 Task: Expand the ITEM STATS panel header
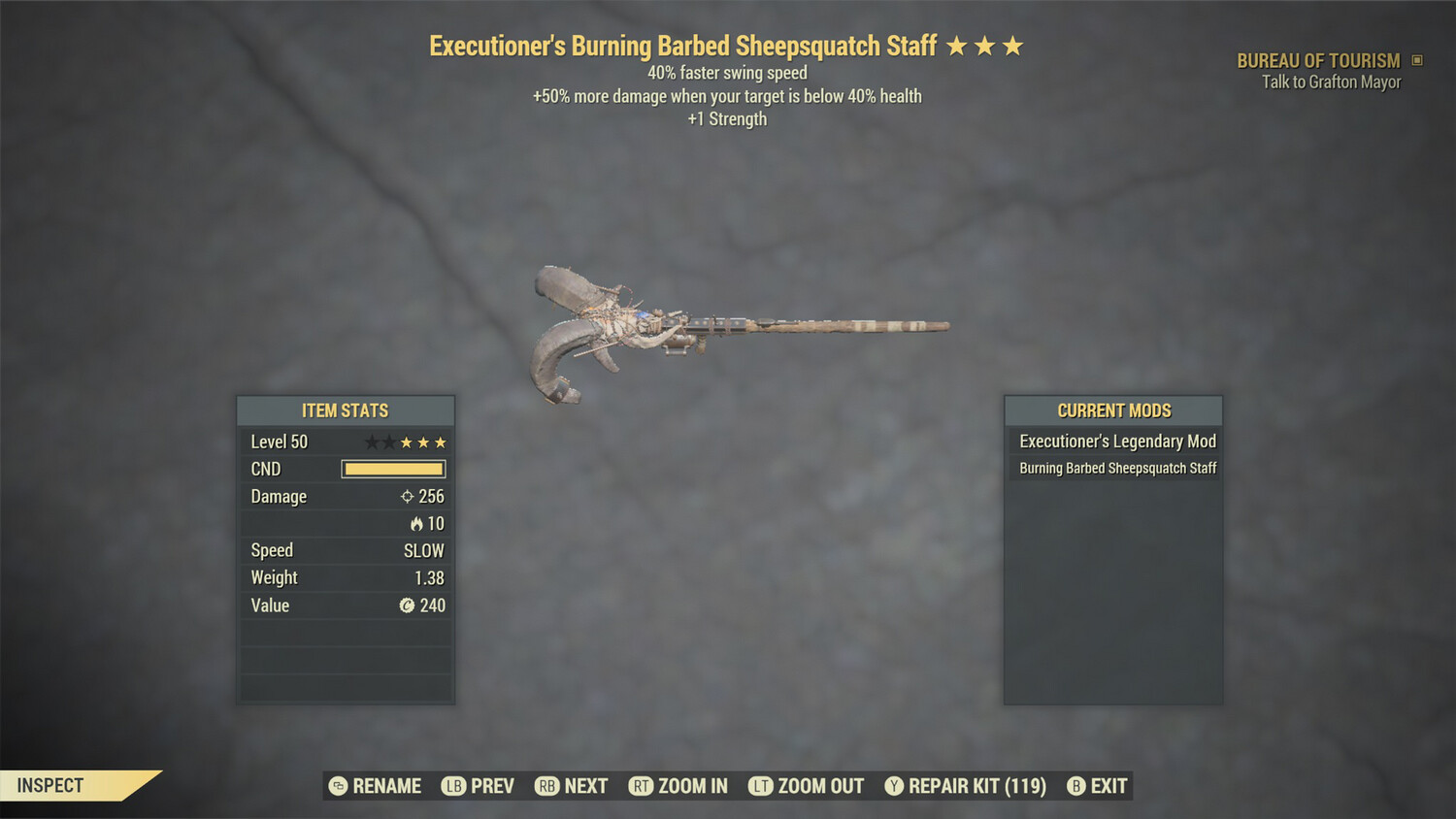point(346,410)
